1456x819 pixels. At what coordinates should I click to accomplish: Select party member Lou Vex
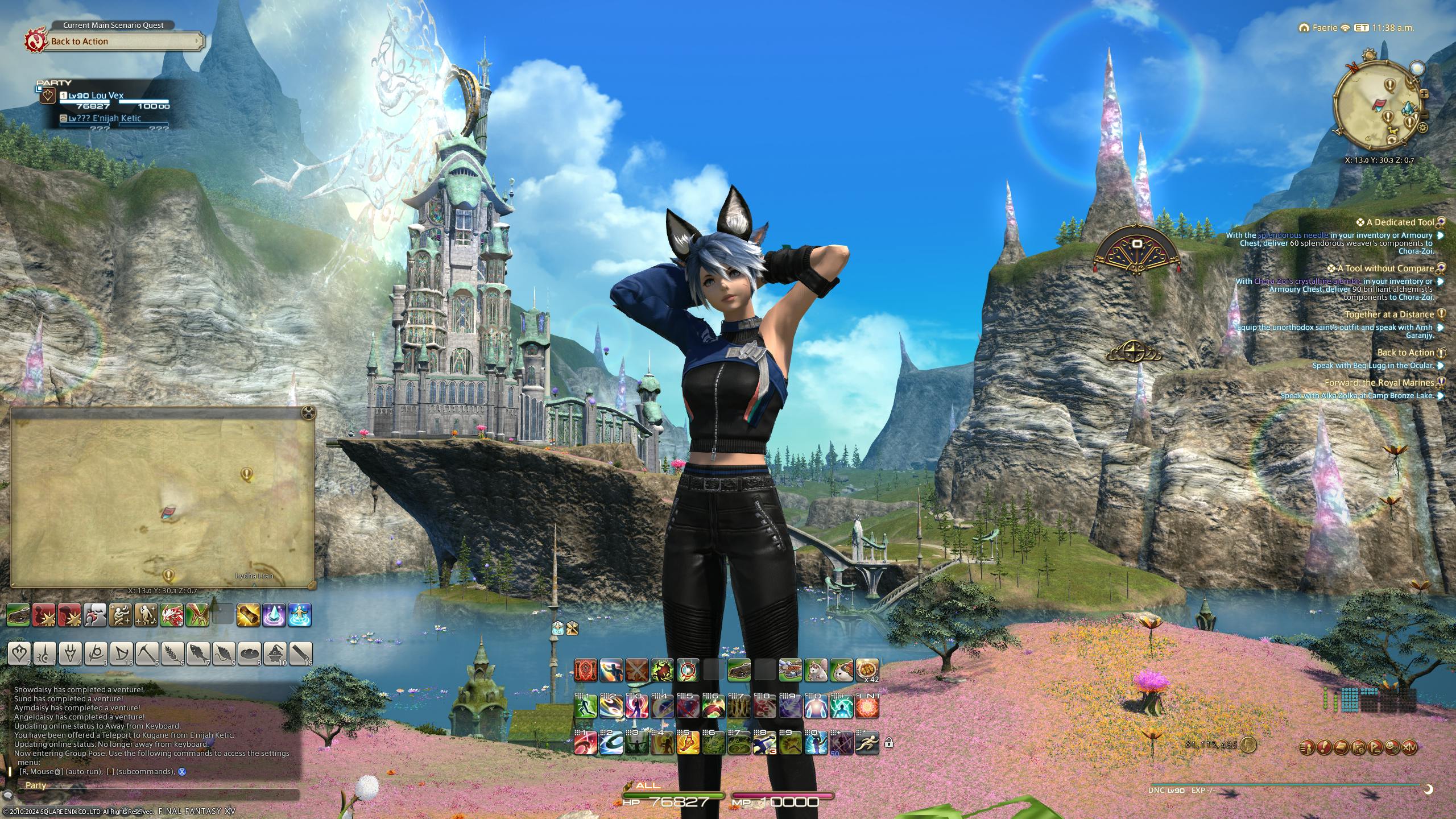coord(107,96)
